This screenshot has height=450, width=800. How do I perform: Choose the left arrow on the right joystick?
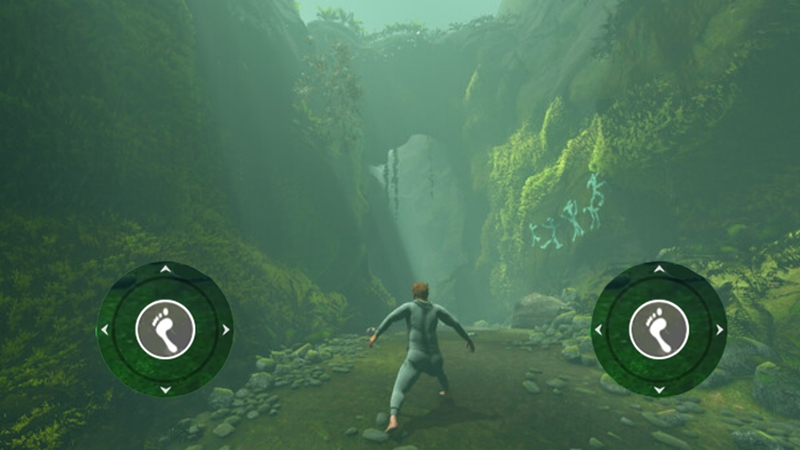[x=598, y=329]
